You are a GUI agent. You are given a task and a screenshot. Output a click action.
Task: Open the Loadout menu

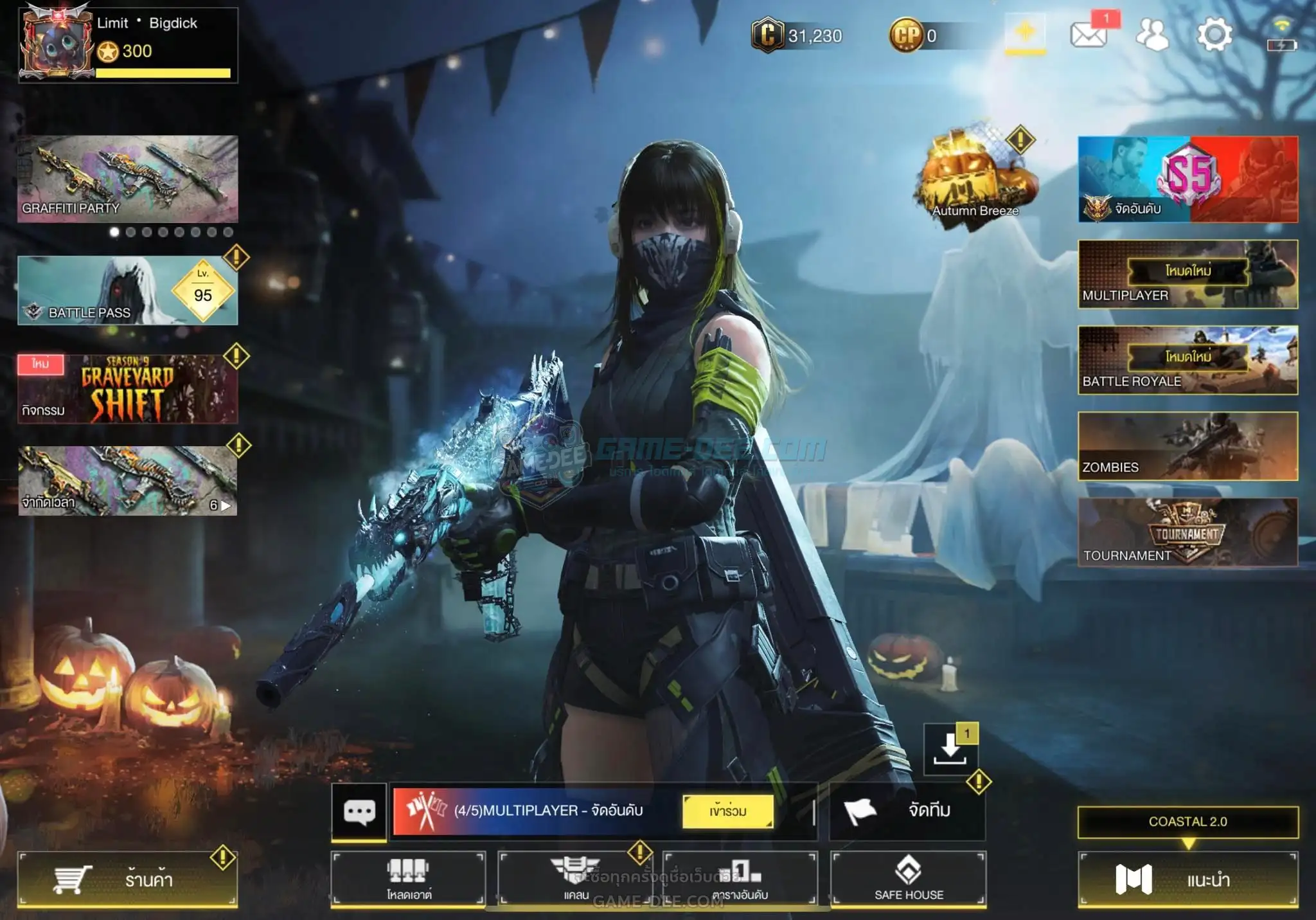pyautogui.click(x=408, y=879)
